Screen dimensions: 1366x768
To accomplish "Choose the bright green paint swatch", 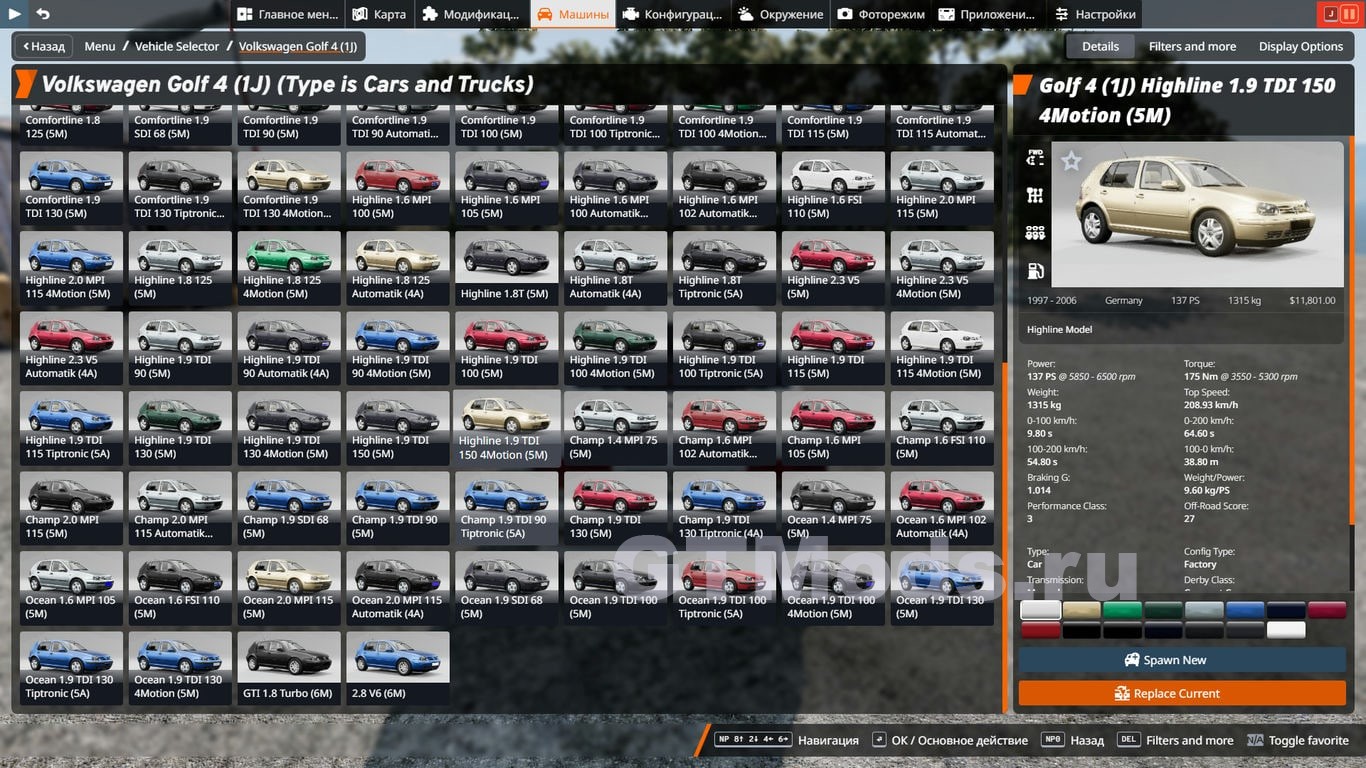I will (1122, 610).
